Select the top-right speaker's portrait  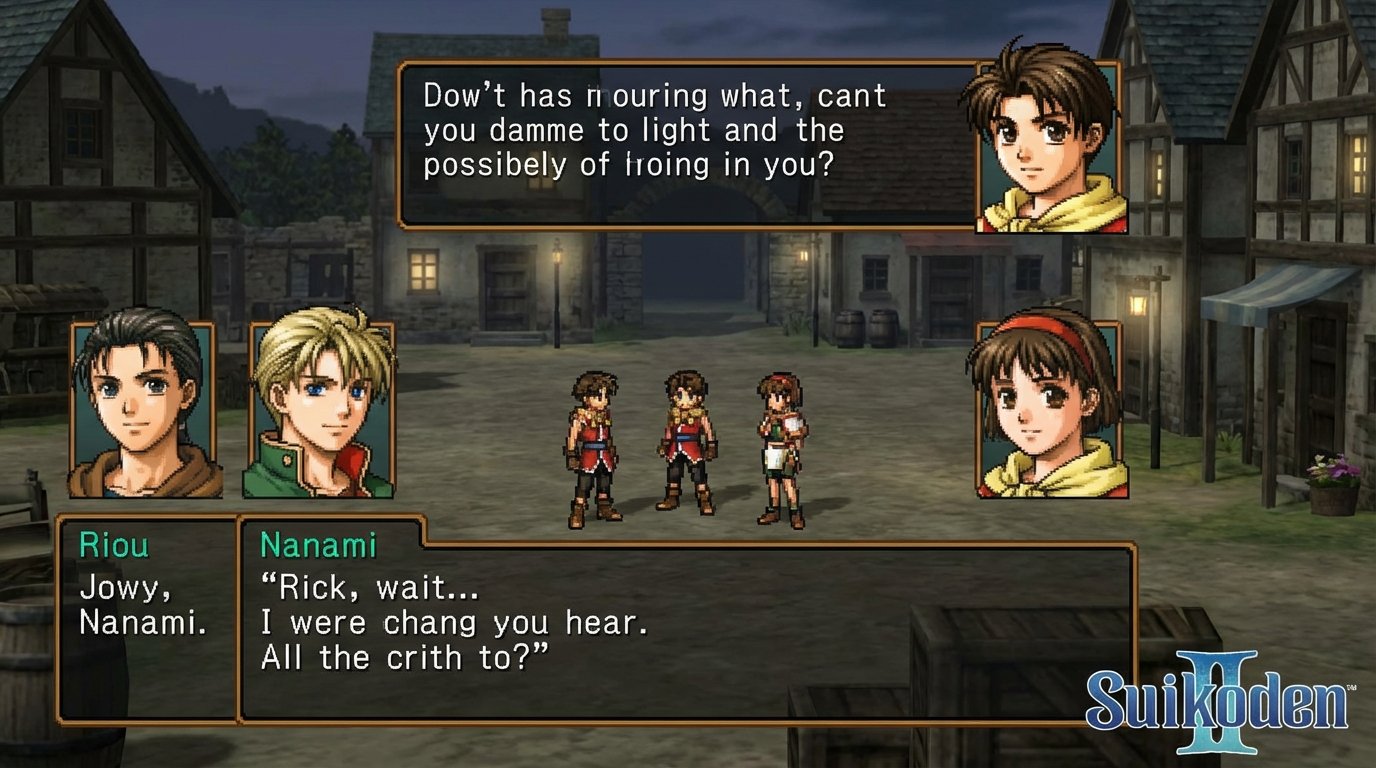click(1044, 140)
